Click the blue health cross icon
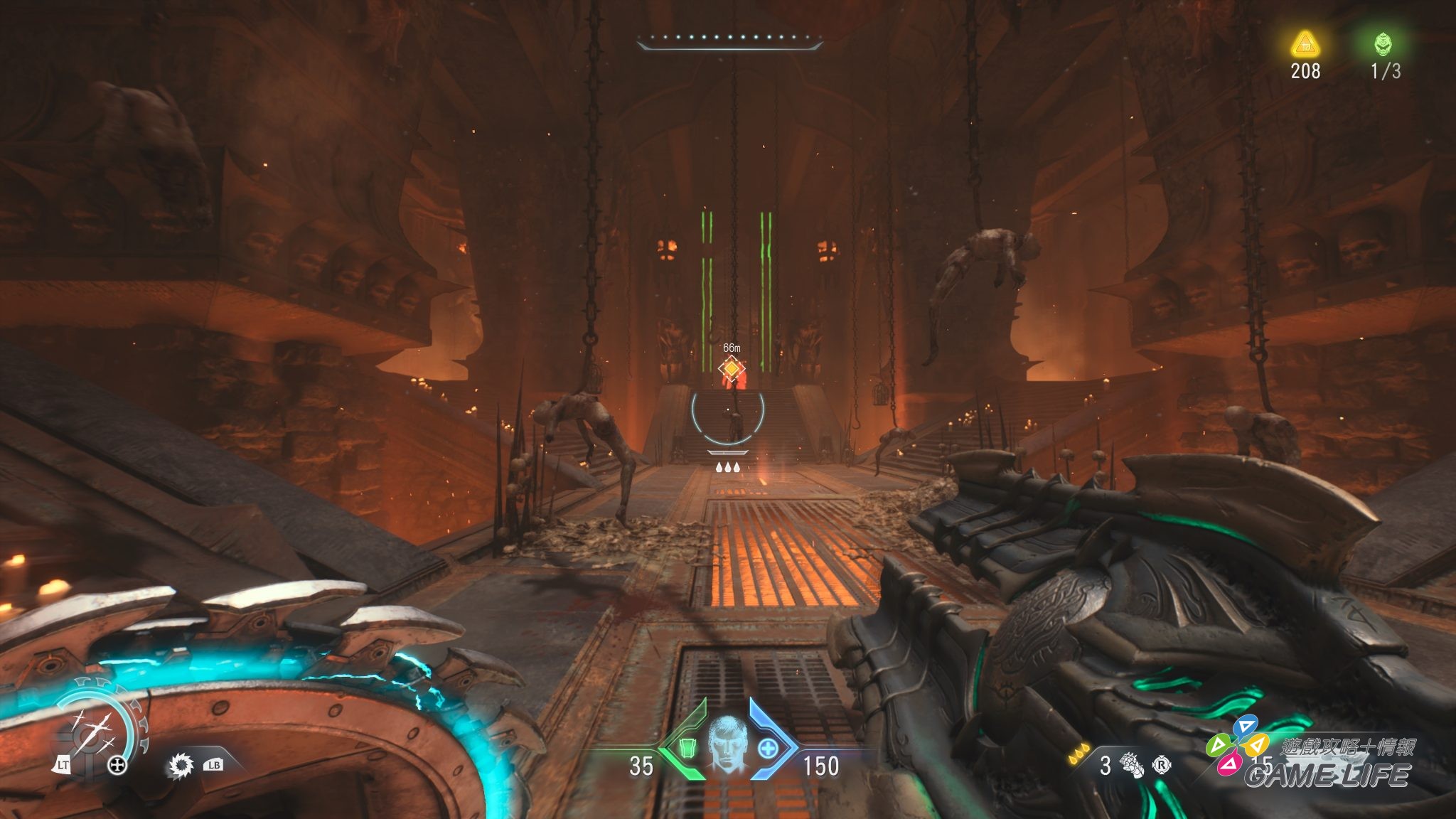 click(x=768, y=749)
